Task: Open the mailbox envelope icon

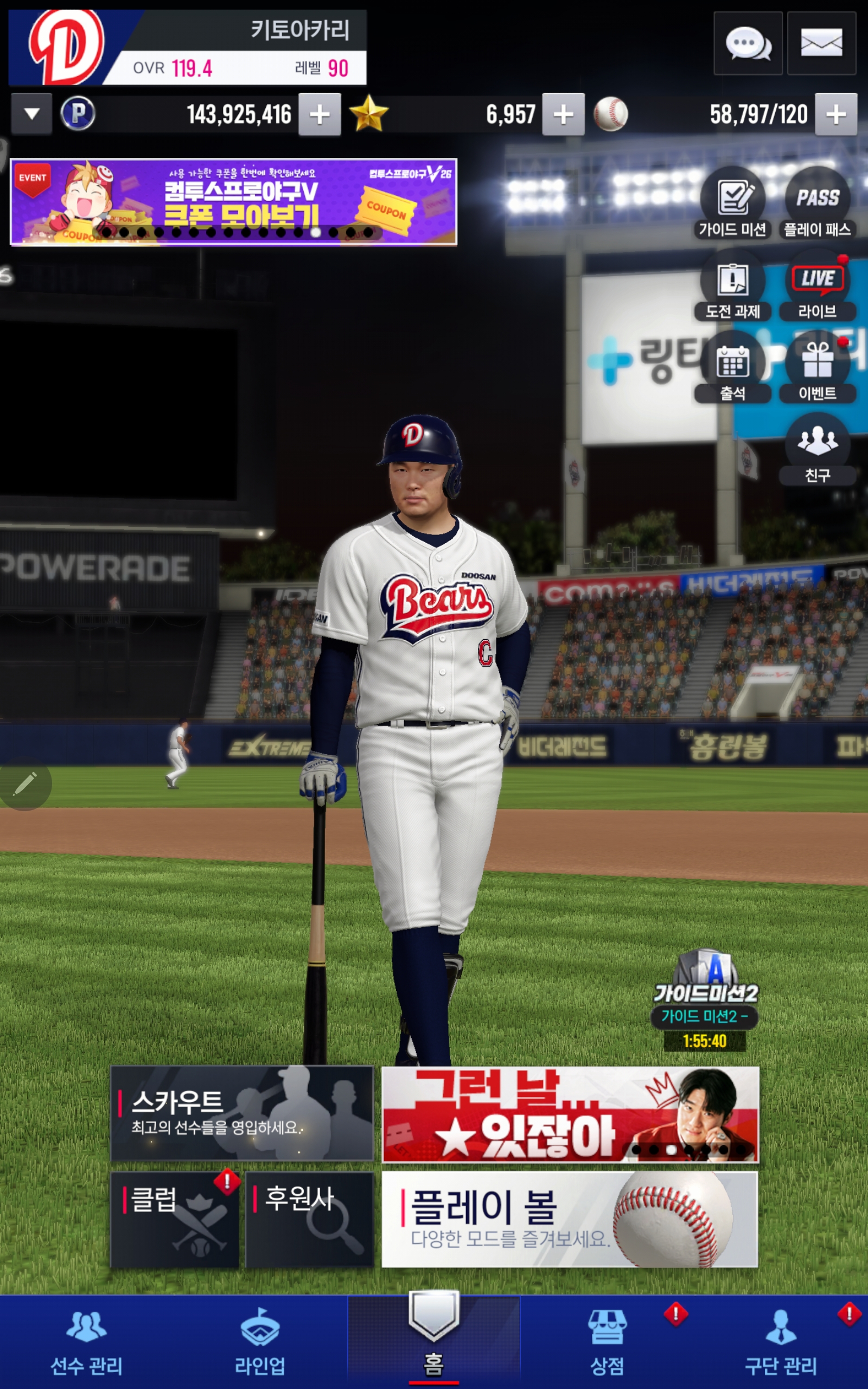Action: 821,43
